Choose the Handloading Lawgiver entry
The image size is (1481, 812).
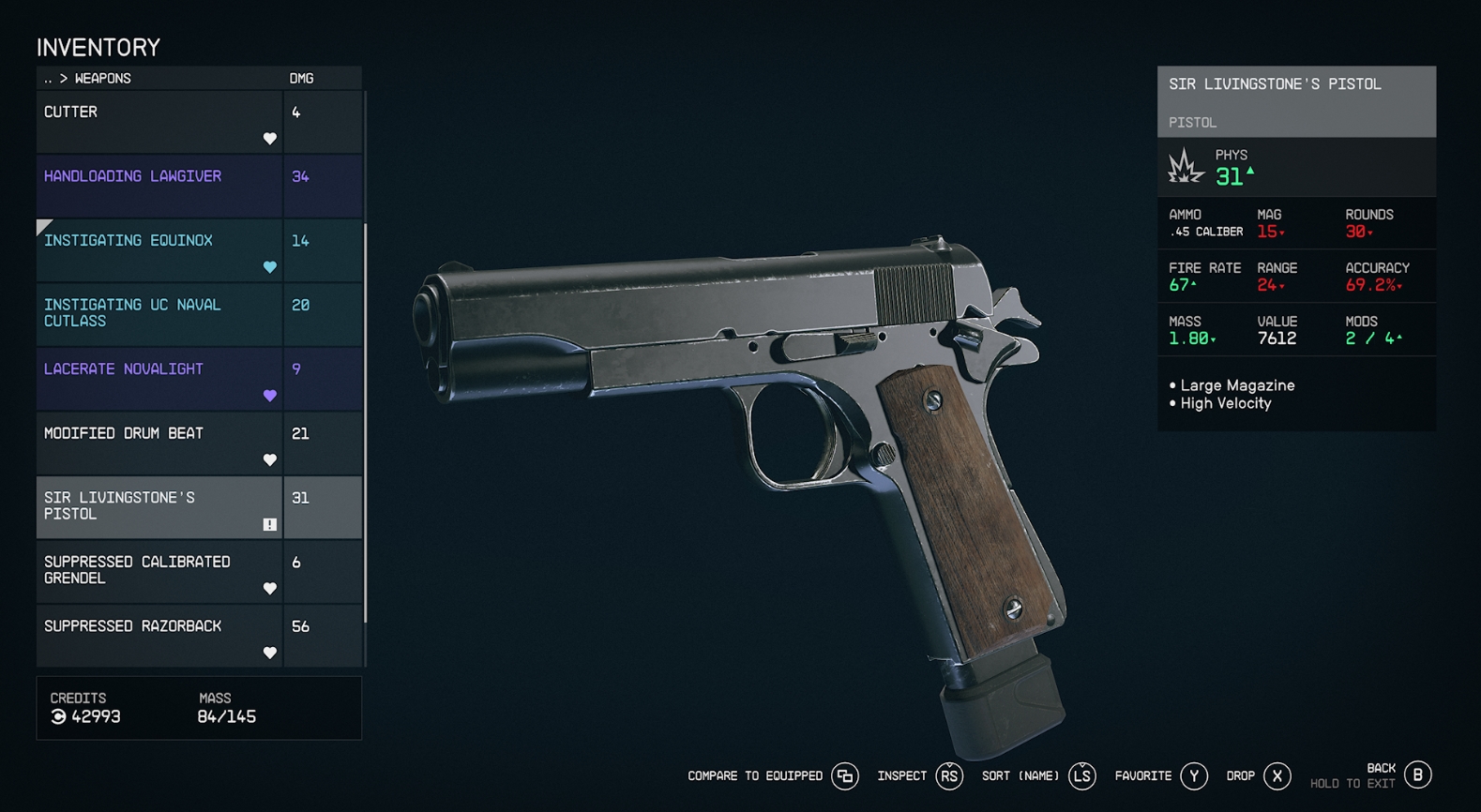(159, 186)
